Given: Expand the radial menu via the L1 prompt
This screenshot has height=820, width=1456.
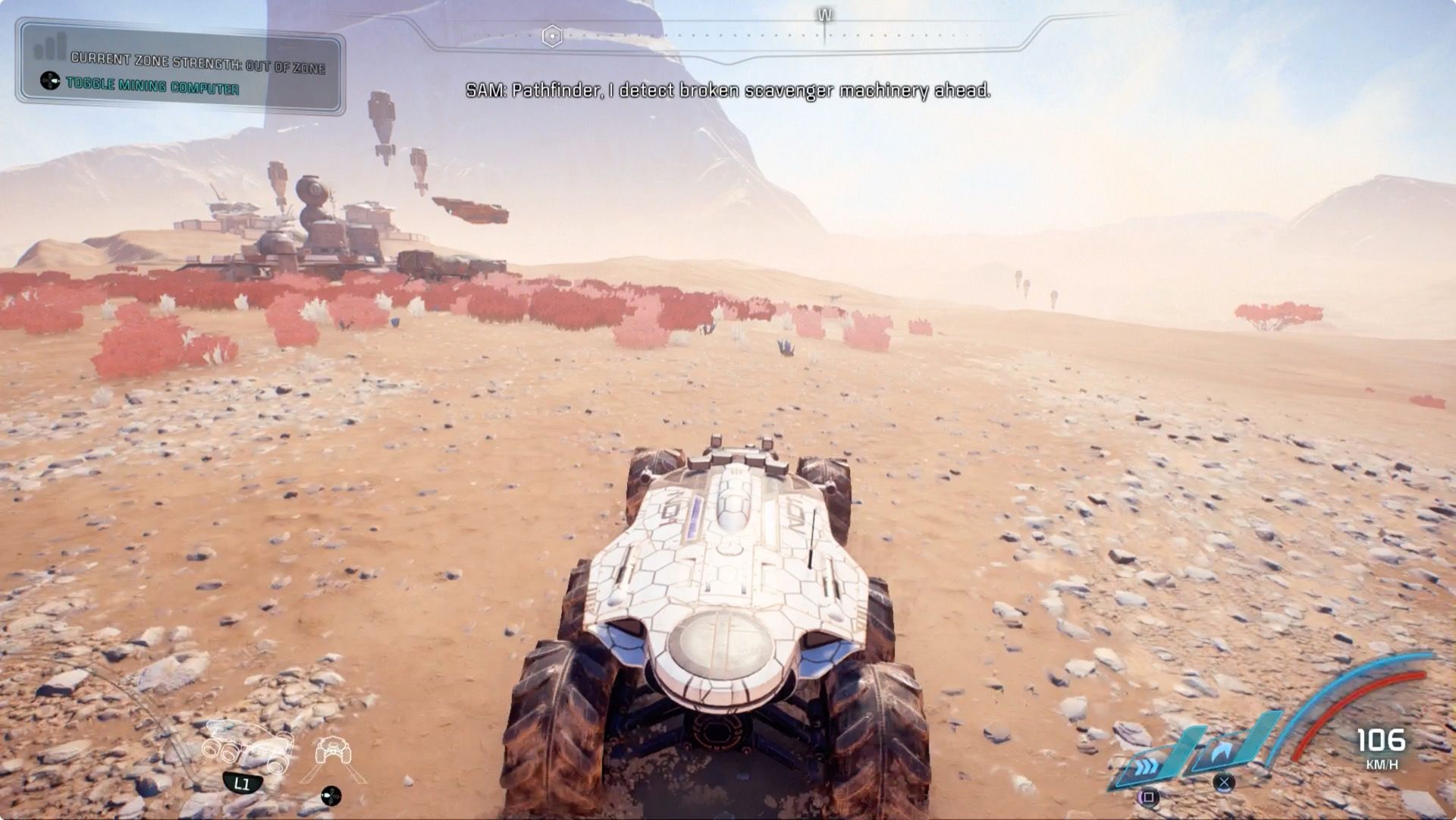Looking at the screenshot, I should pyautogui.click(x=242, y=783).
